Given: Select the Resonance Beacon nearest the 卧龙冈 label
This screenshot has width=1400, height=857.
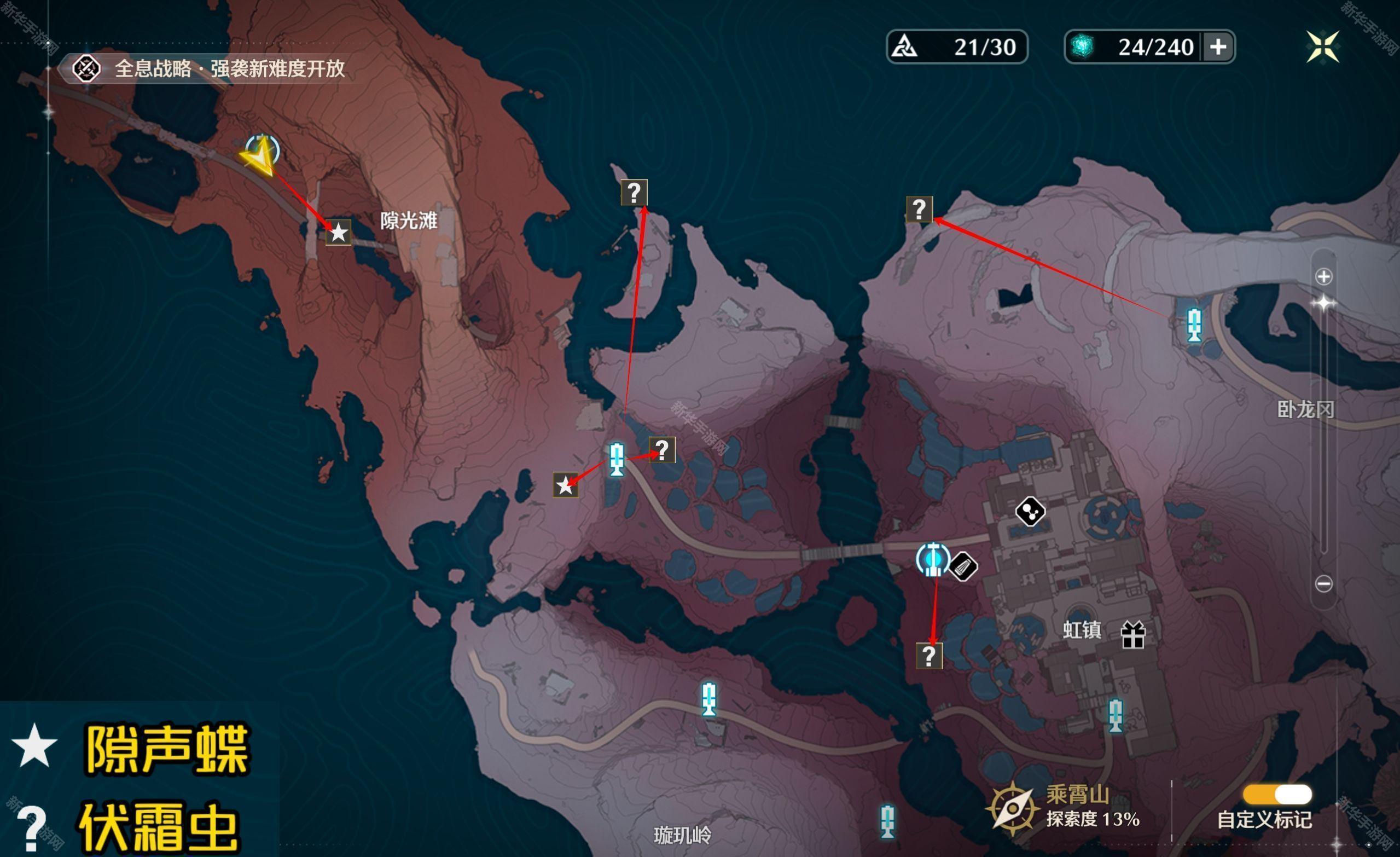Looking at the screenshot, I should point(1194,325).
